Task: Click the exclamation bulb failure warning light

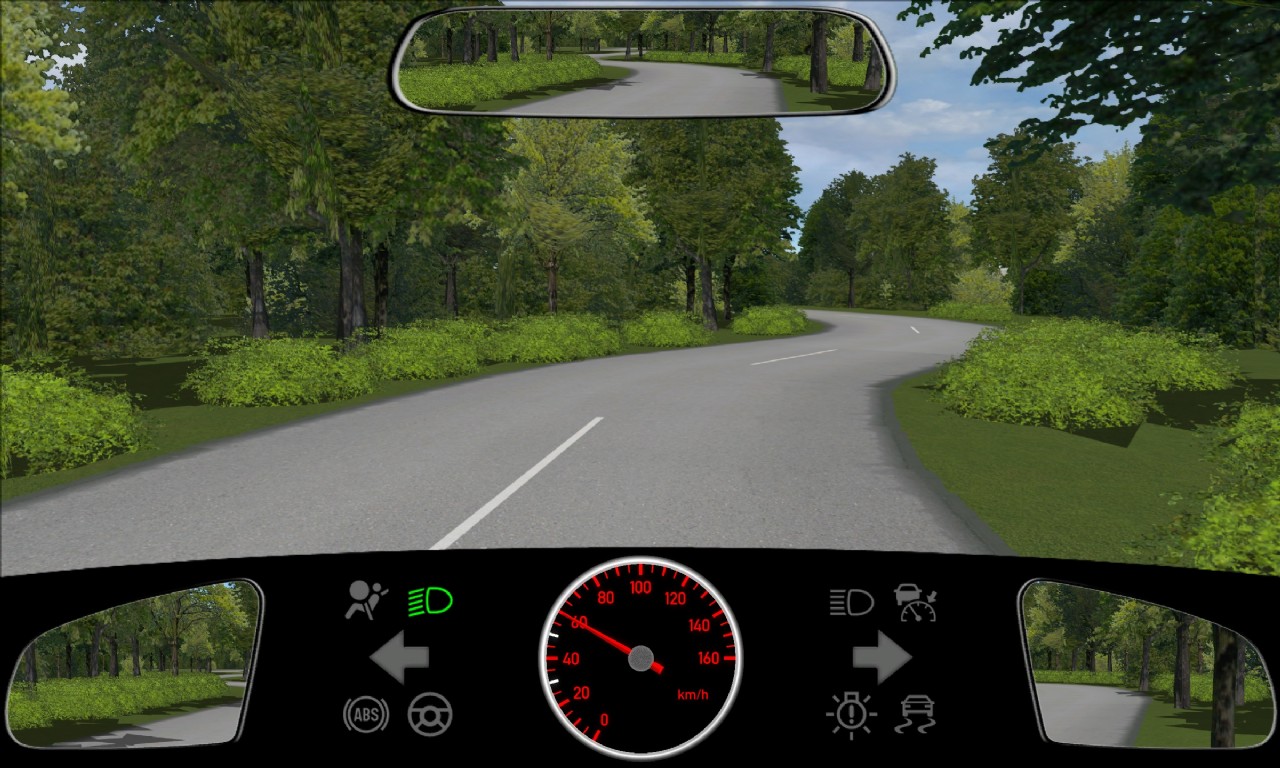Action: point(851,714)
